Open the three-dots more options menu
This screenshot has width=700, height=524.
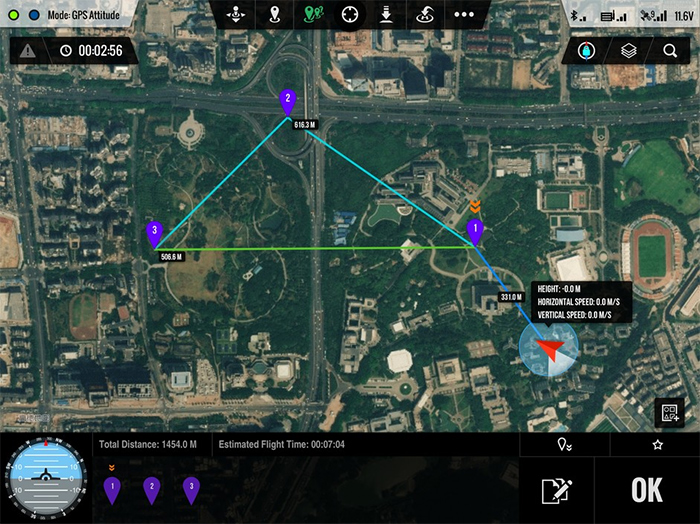[x=464, y=15]
